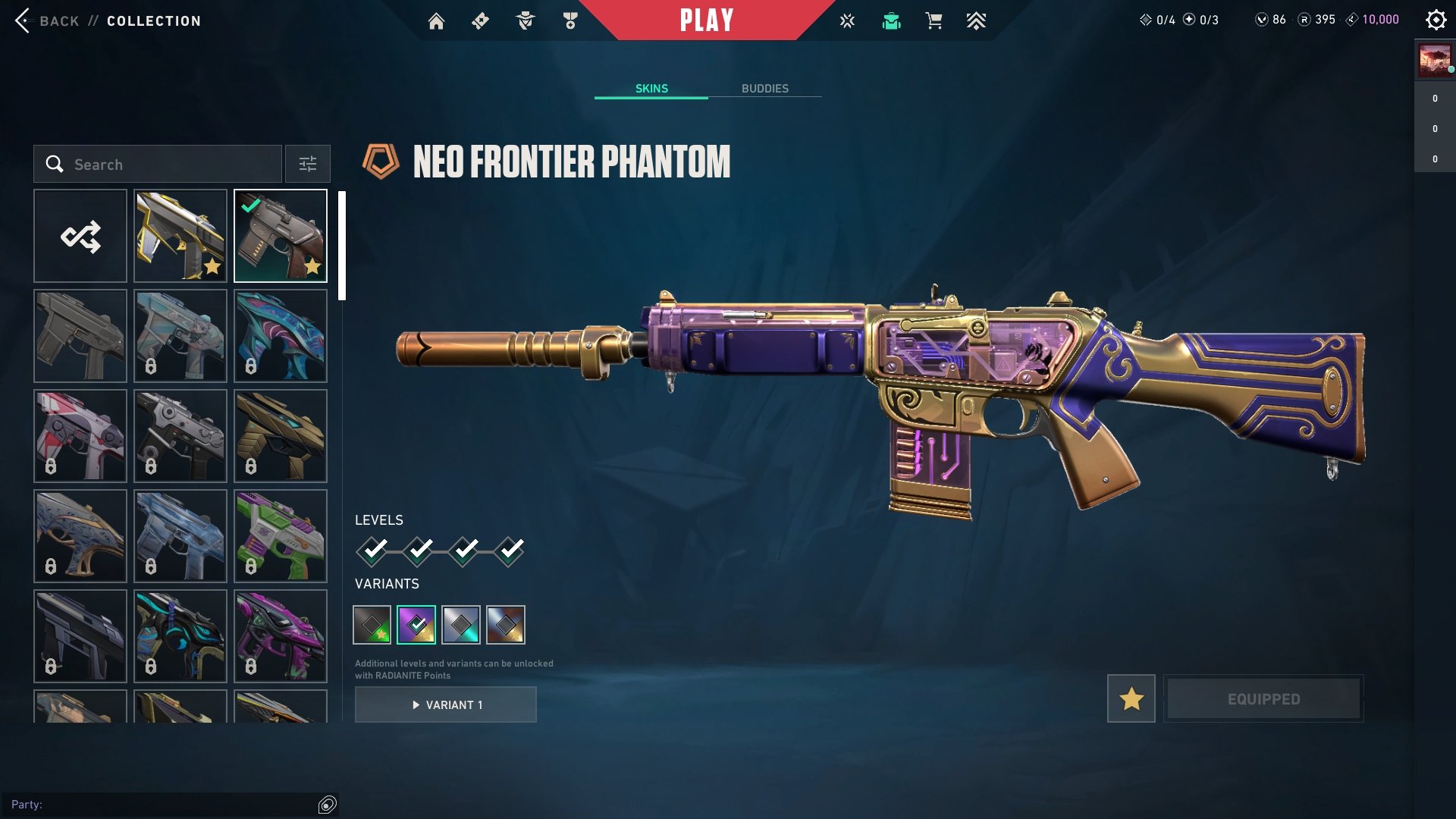Click the level 4 checkmark node
Viewport: 1456px width, 819px height.
[512, 553]
